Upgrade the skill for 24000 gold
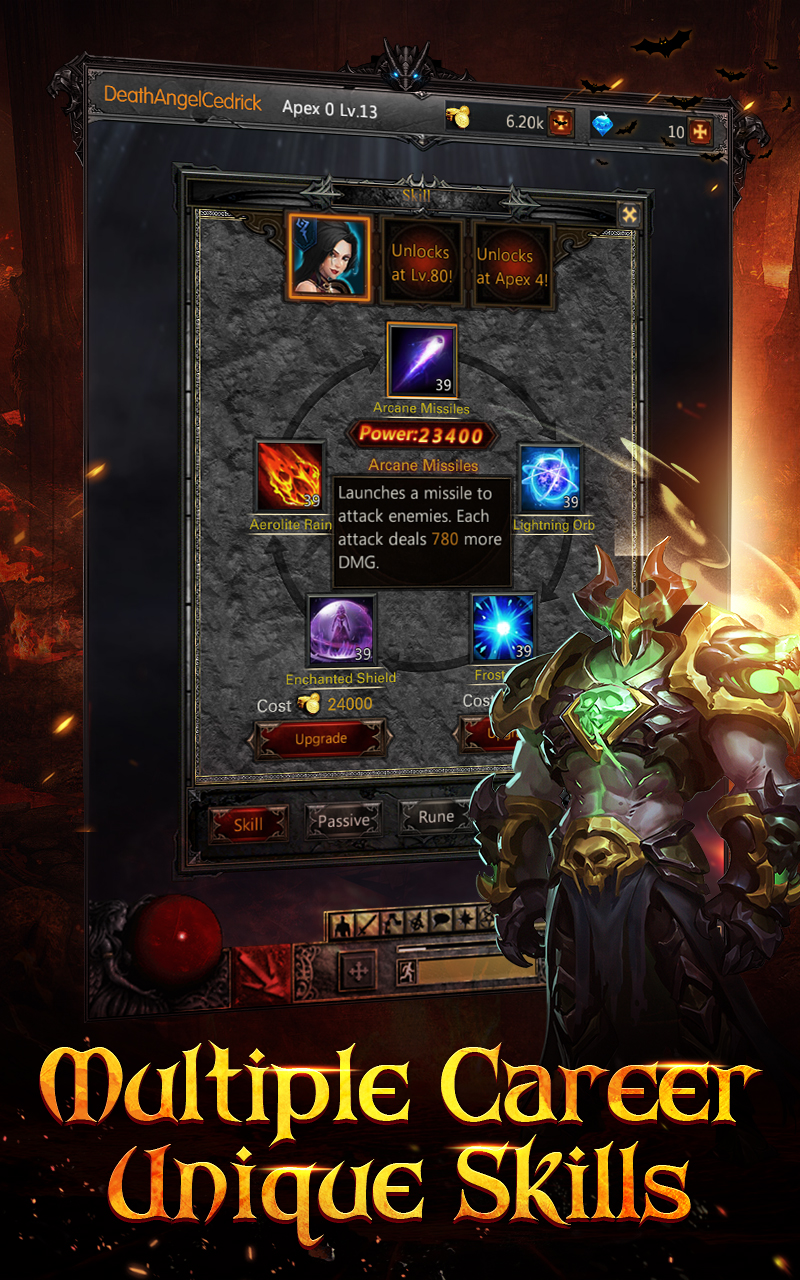Screen dimensions: 800x1280 point(321,739)
